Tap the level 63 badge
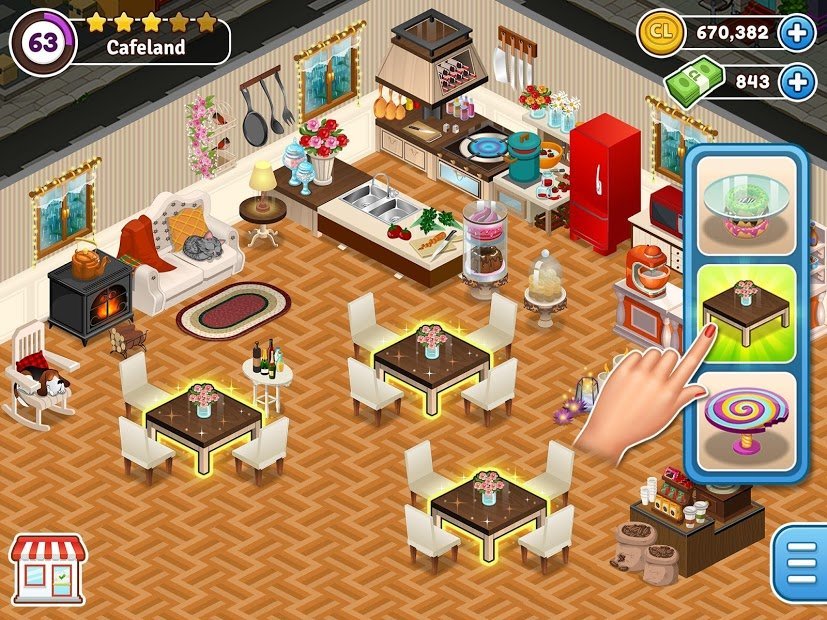The width and height of the screenshot is (827, 620). 42,42
